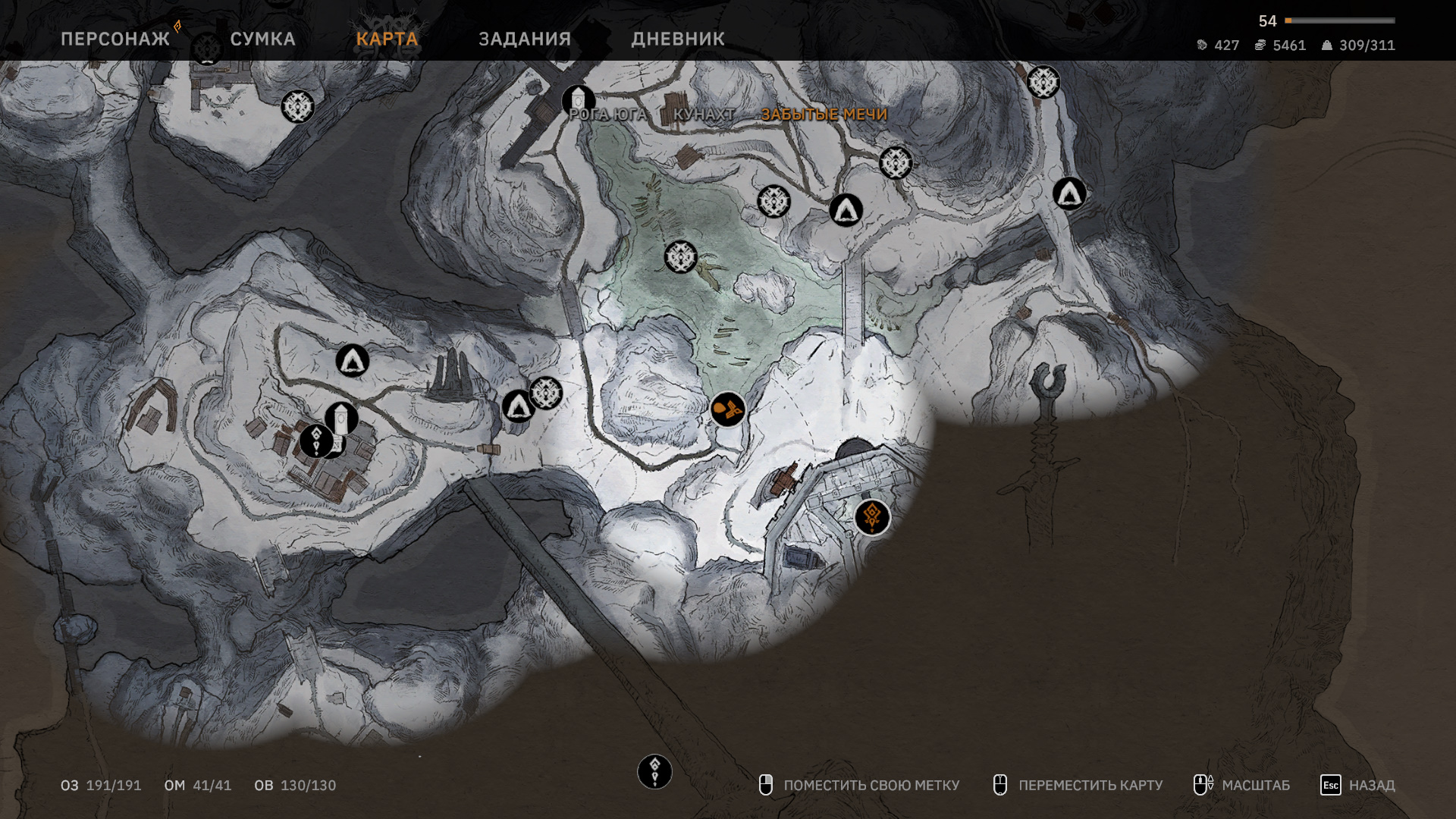The image size is (1456, 819).
Task: Select the Забытые Мечи map label
Action: [x=824, y=115]
